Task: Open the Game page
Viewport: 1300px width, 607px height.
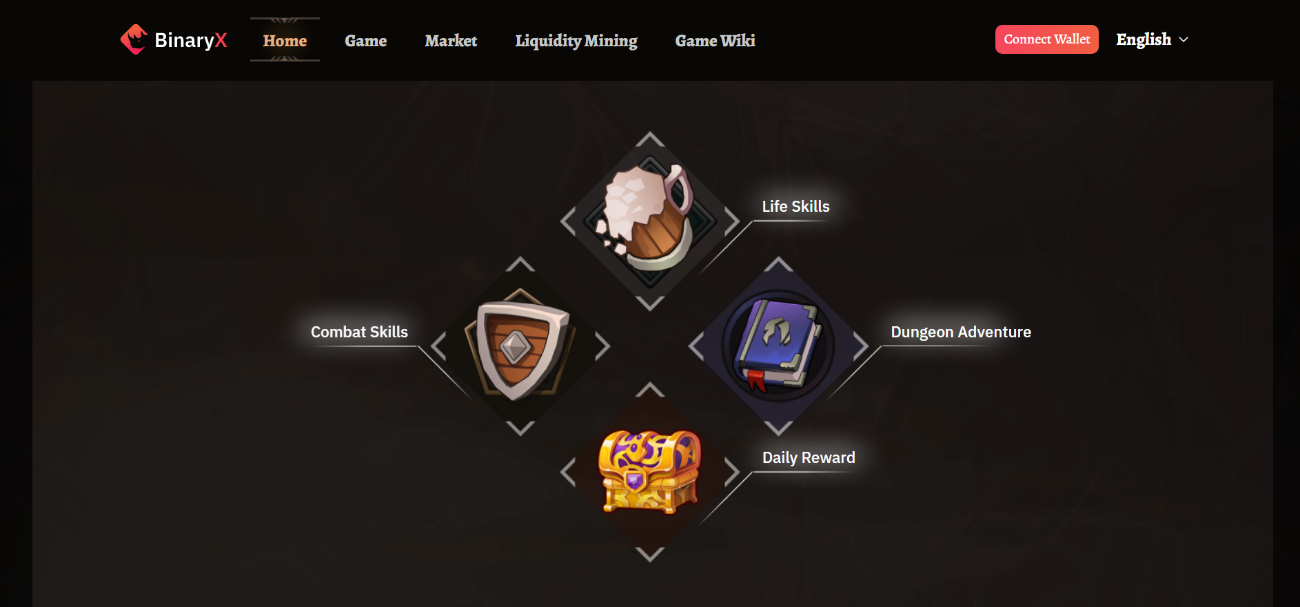Action: (366, 40)
